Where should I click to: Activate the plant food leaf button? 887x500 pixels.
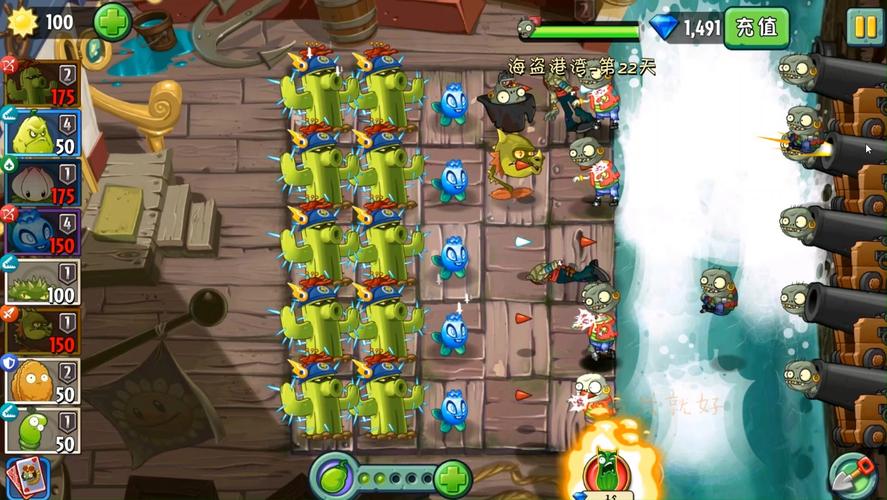(x=334, y=476)
